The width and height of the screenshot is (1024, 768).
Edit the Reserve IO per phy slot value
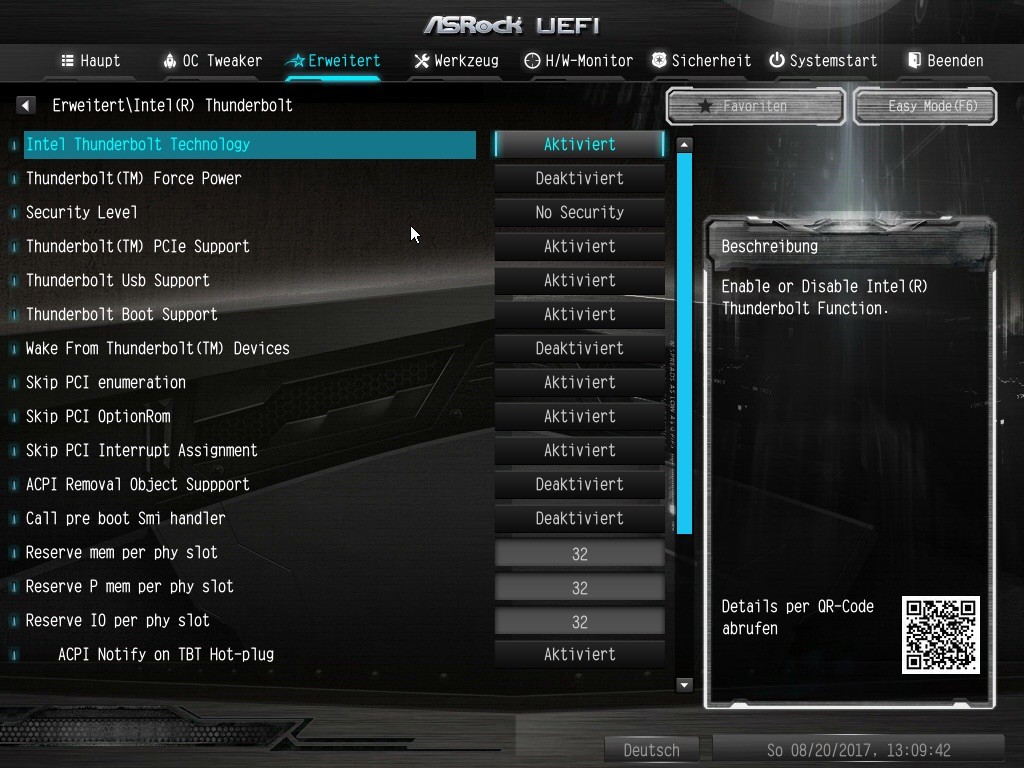[580, 621]
